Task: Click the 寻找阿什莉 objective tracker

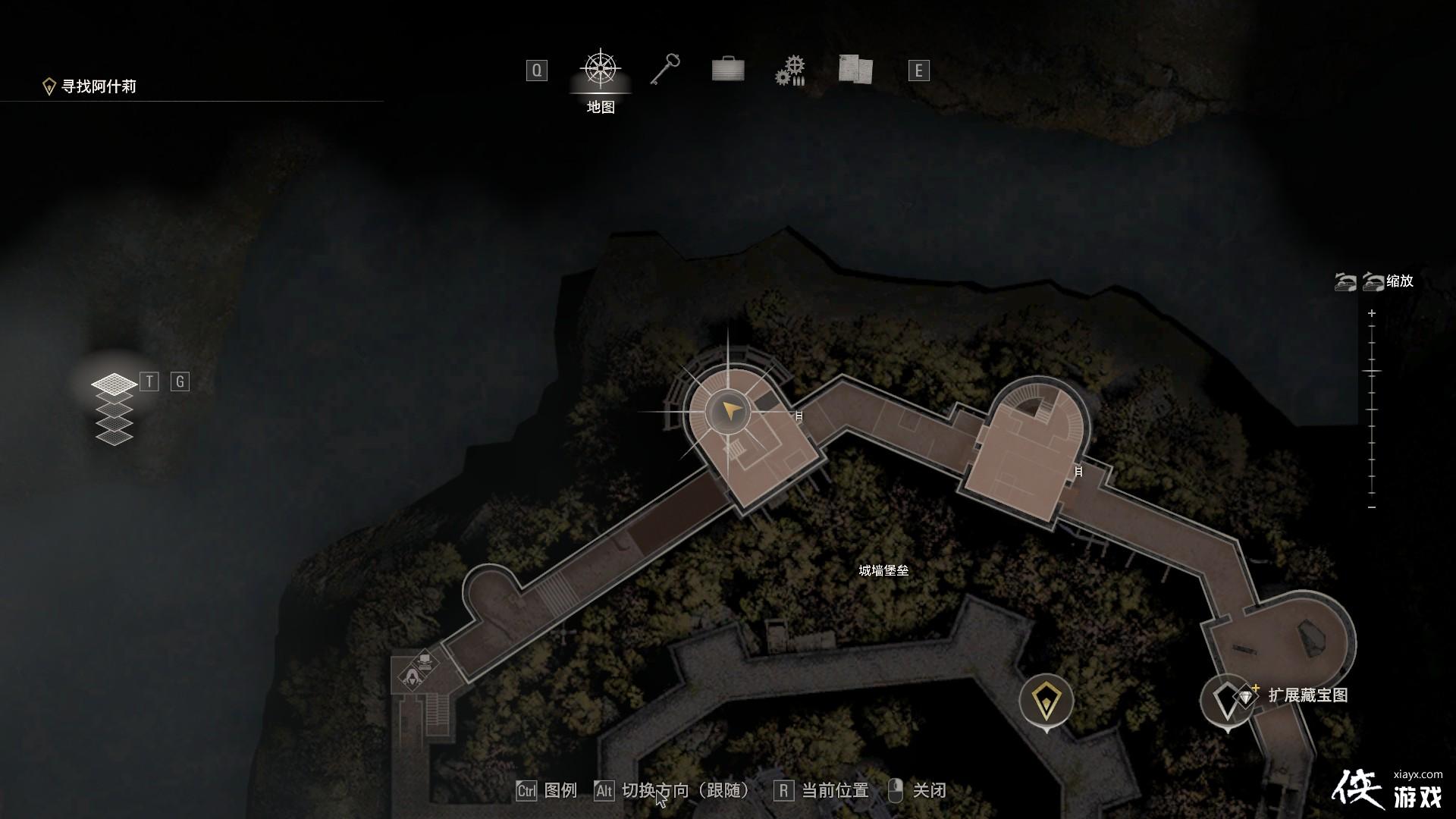Action: 99,86
